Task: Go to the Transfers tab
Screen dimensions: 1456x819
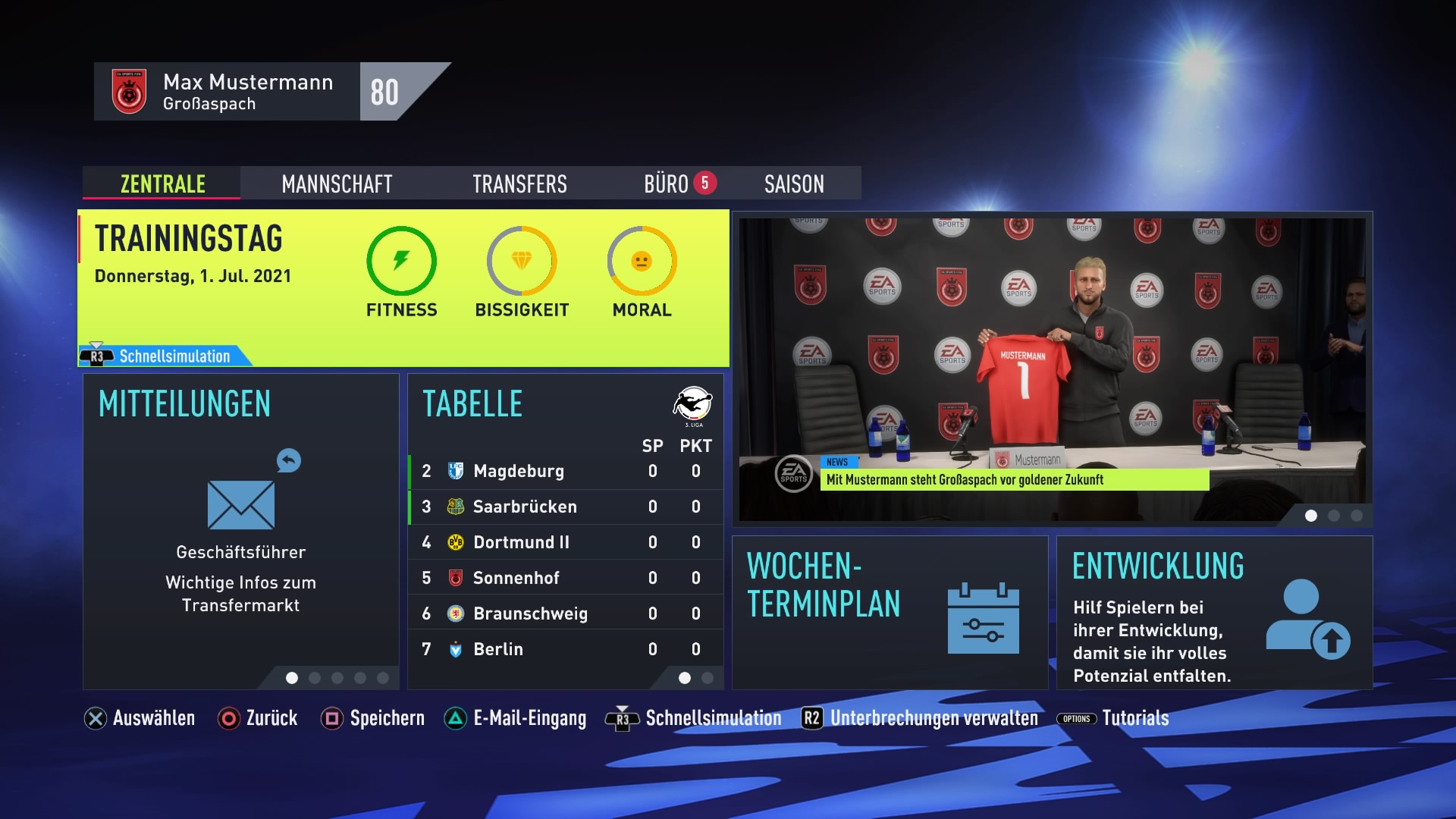Action: (x=519, y=184)
